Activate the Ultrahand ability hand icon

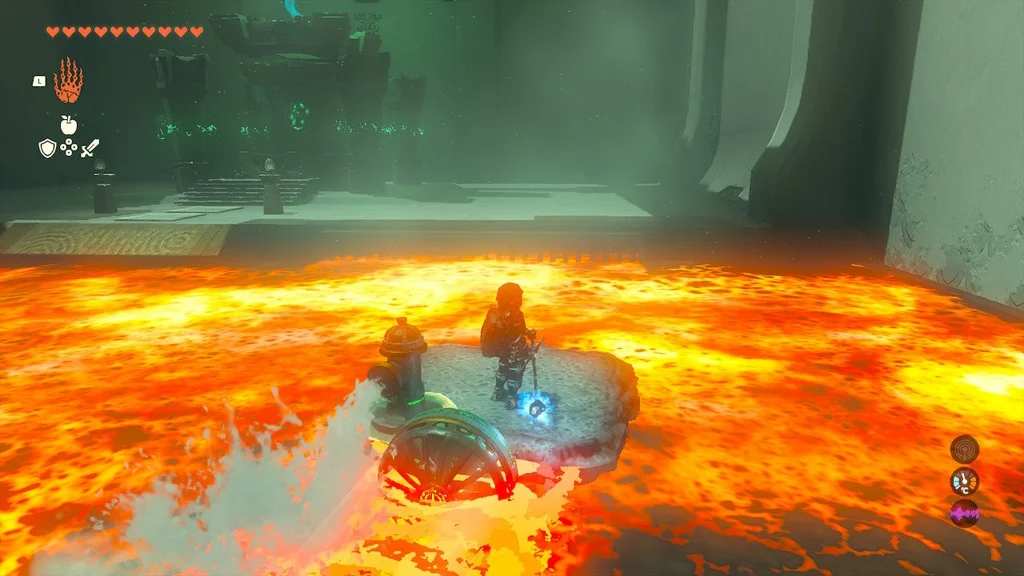point(68,81)
